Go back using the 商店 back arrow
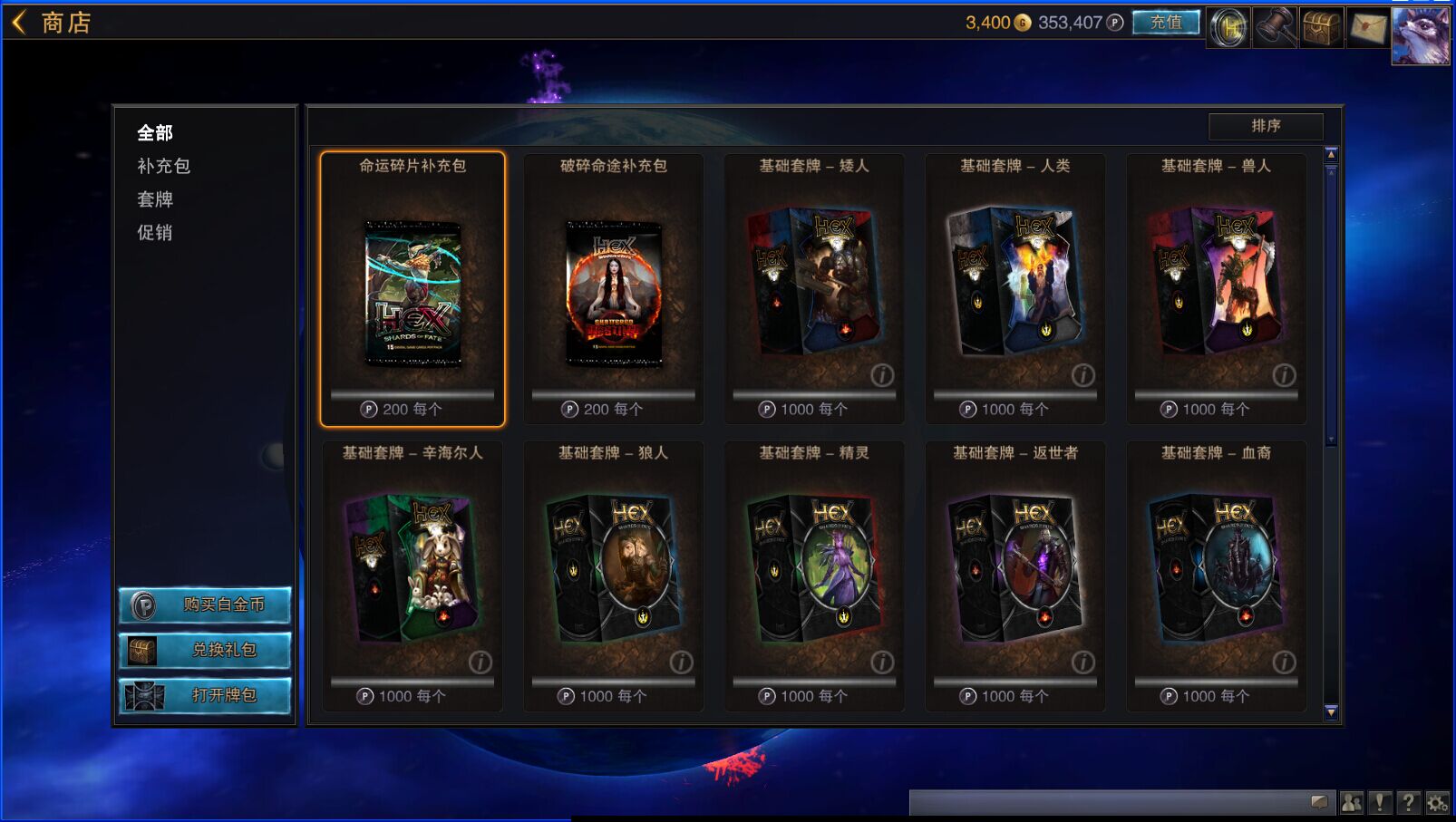This screenshot has height=822, width=1456. point(20,22)
